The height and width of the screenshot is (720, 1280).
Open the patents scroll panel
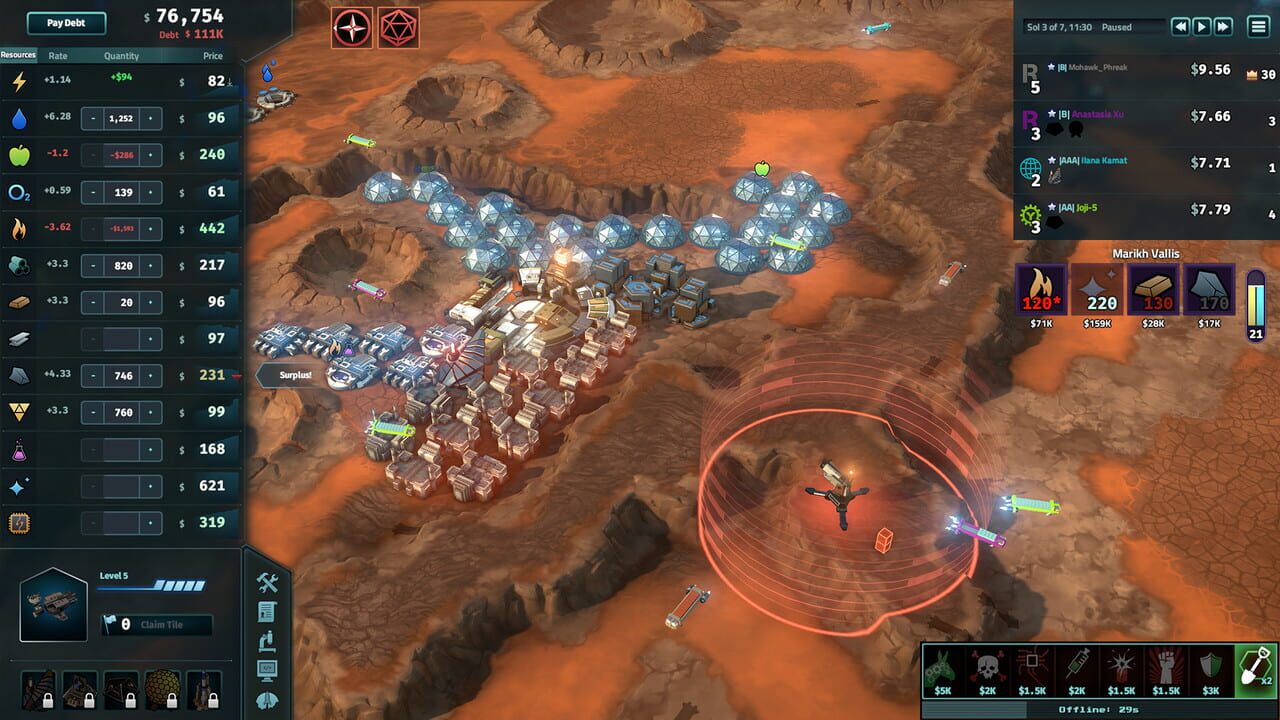(266, 610)
